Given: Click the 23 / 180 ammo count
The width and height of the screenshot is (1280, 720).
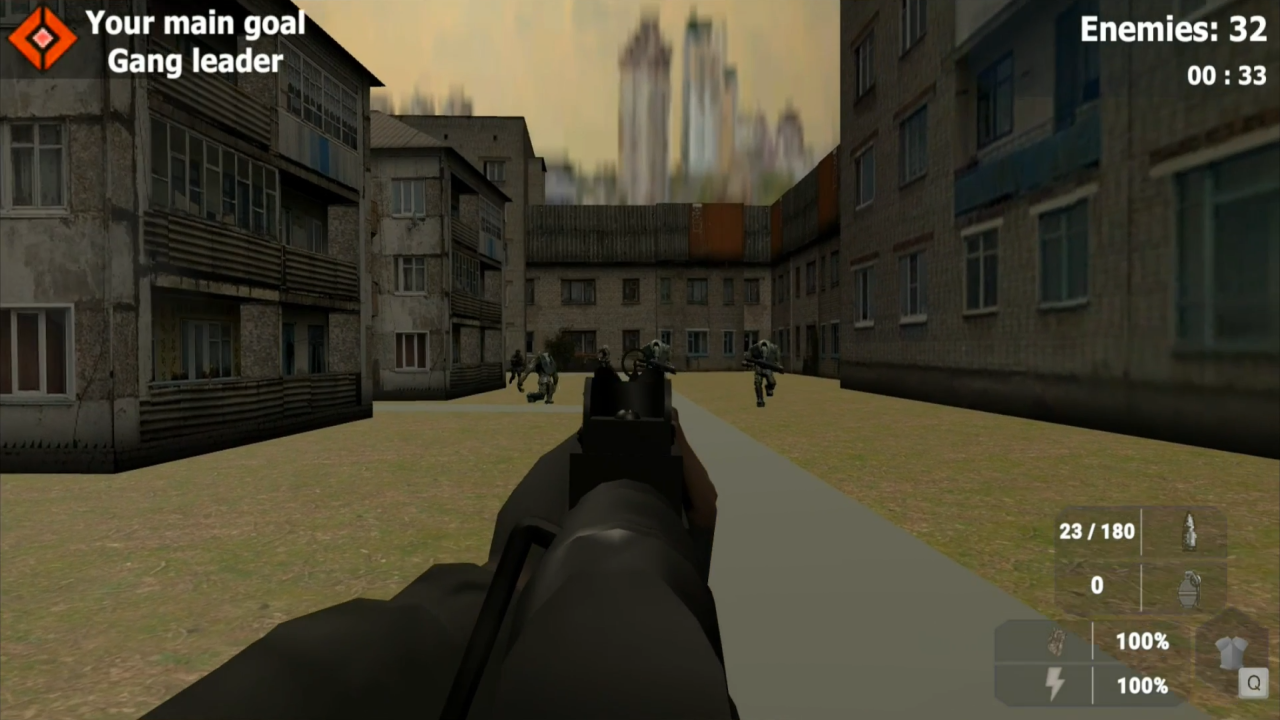Looking at the screenshot, I should tap(1096, 532).
